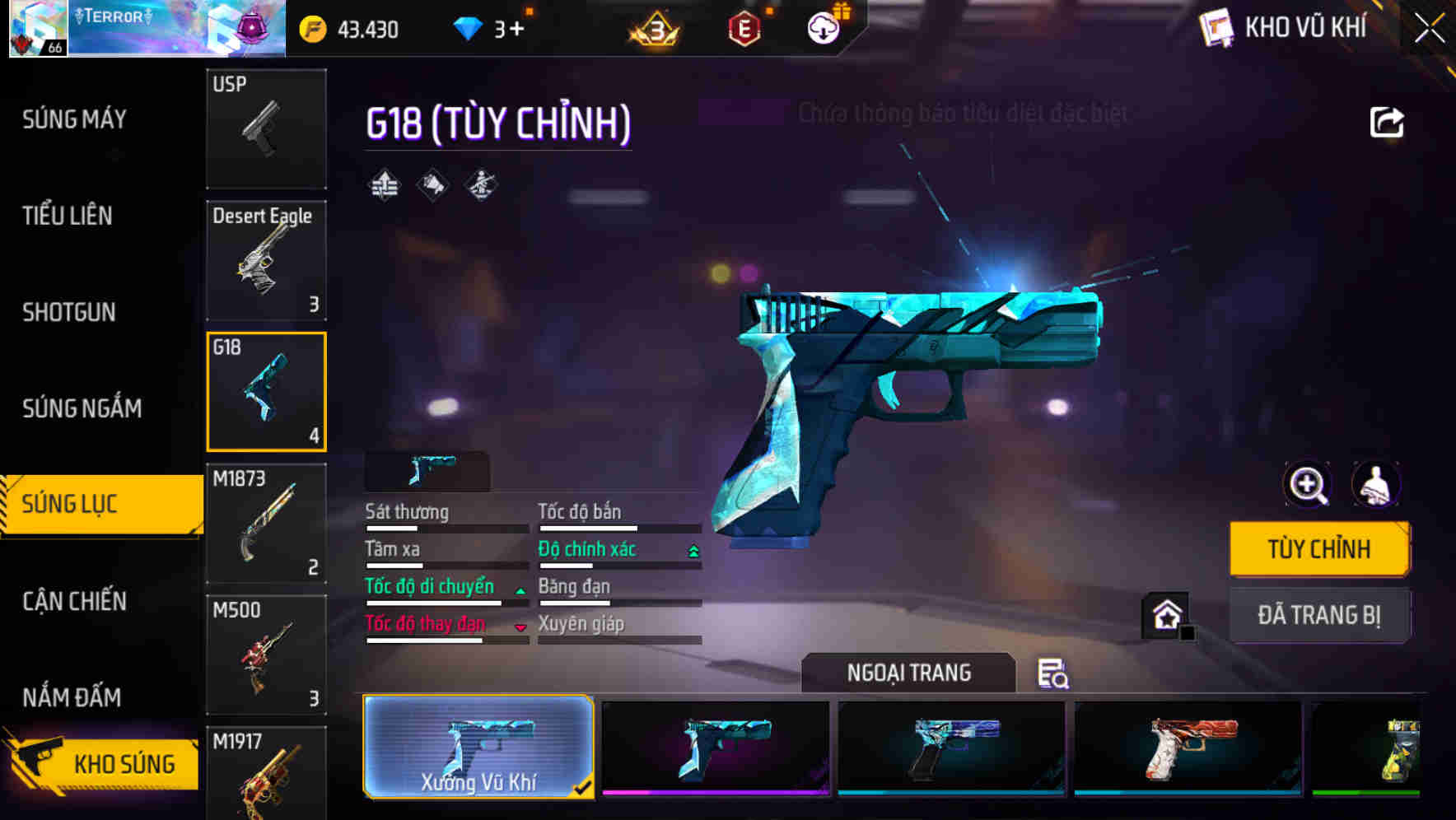The image size is (1456, 820).
Task: Select the character holding weapon preview icon
Action: click(1377, 485)
